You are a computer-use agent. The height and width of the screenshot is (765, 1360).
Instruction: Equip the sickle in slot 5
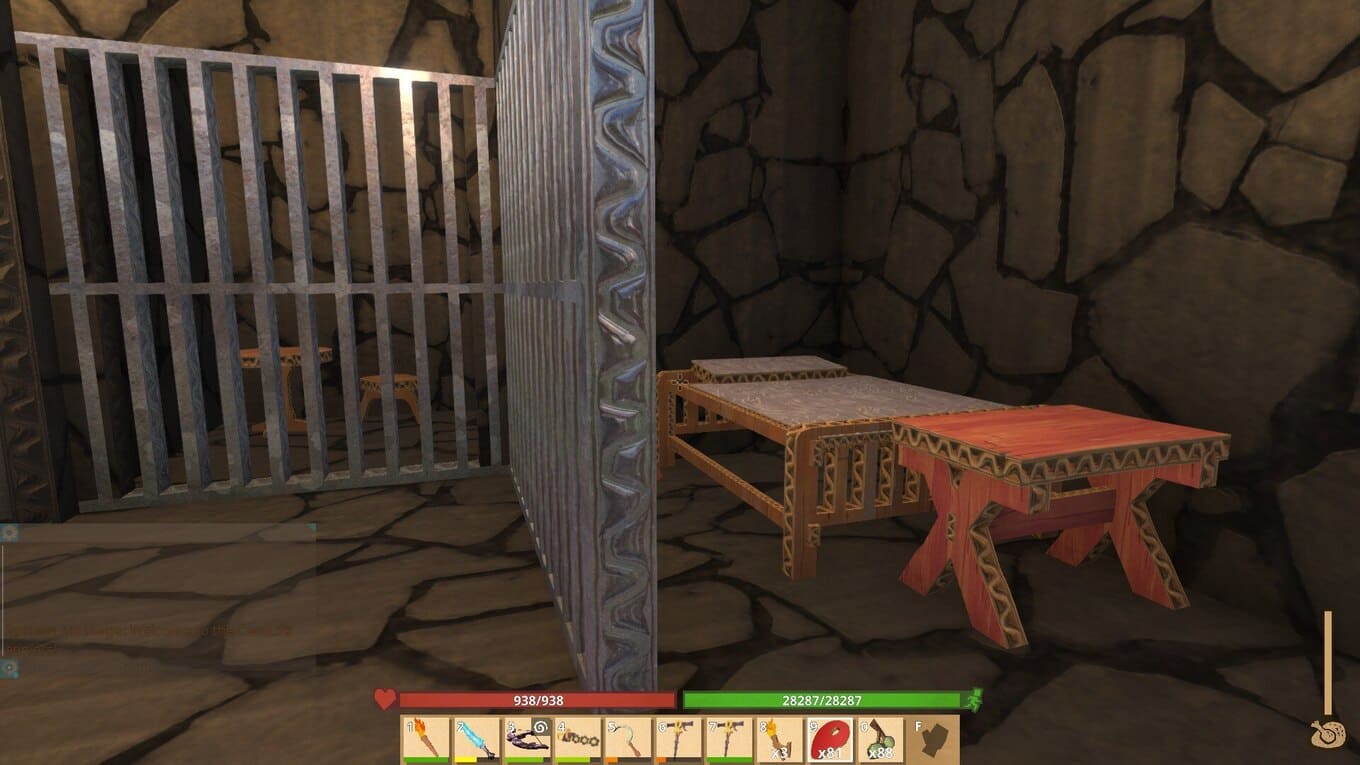[630, 740]
